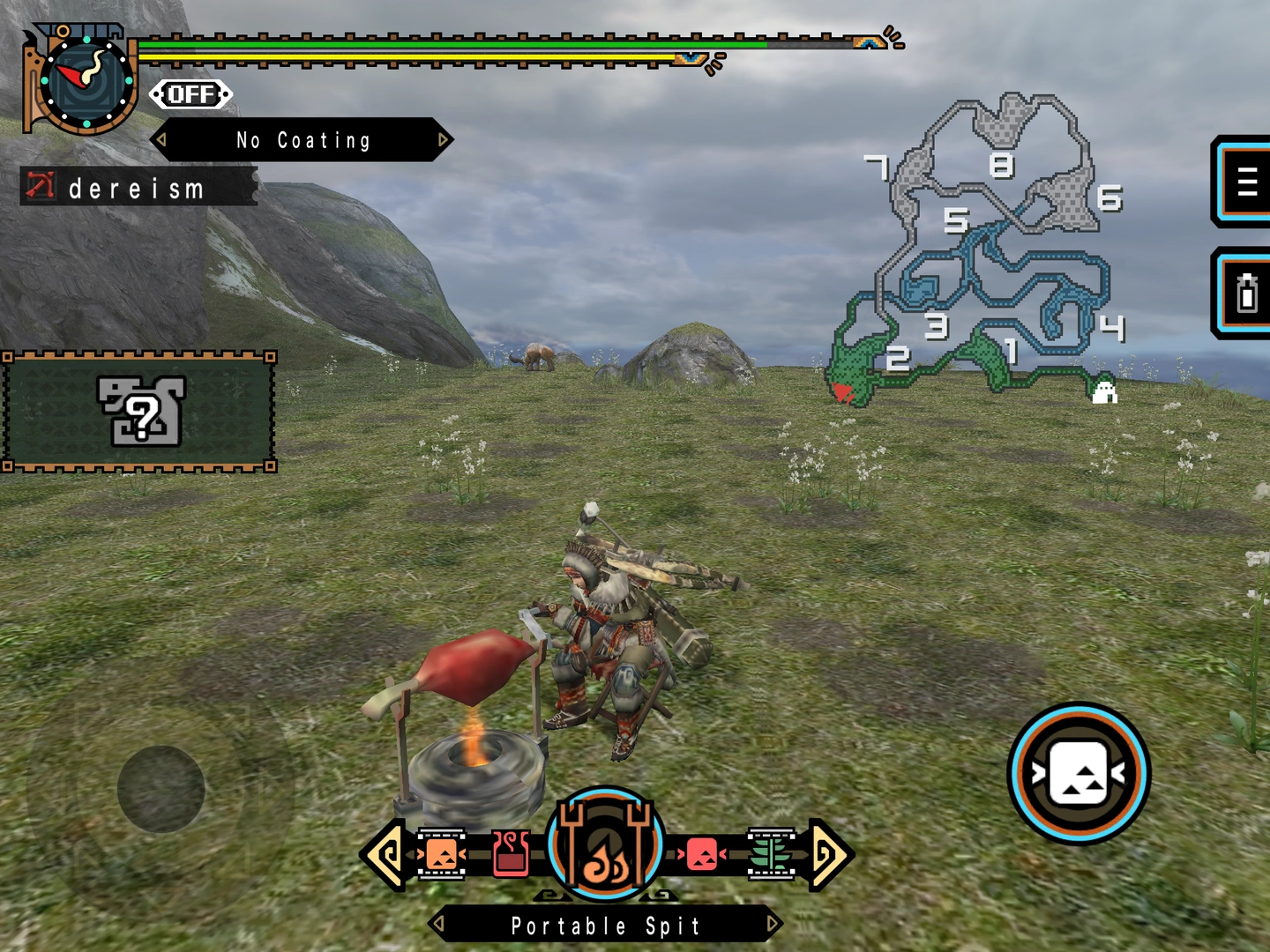Switch coating with the right arrow
This screenshot has height=952, width=1270.
[x=444, y=139]
